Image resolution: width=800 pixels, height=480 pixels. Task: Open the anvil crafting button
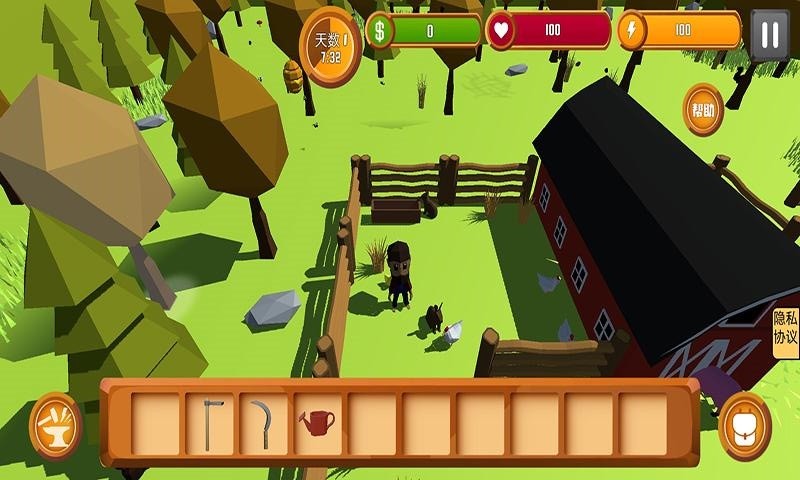[55, 425]
